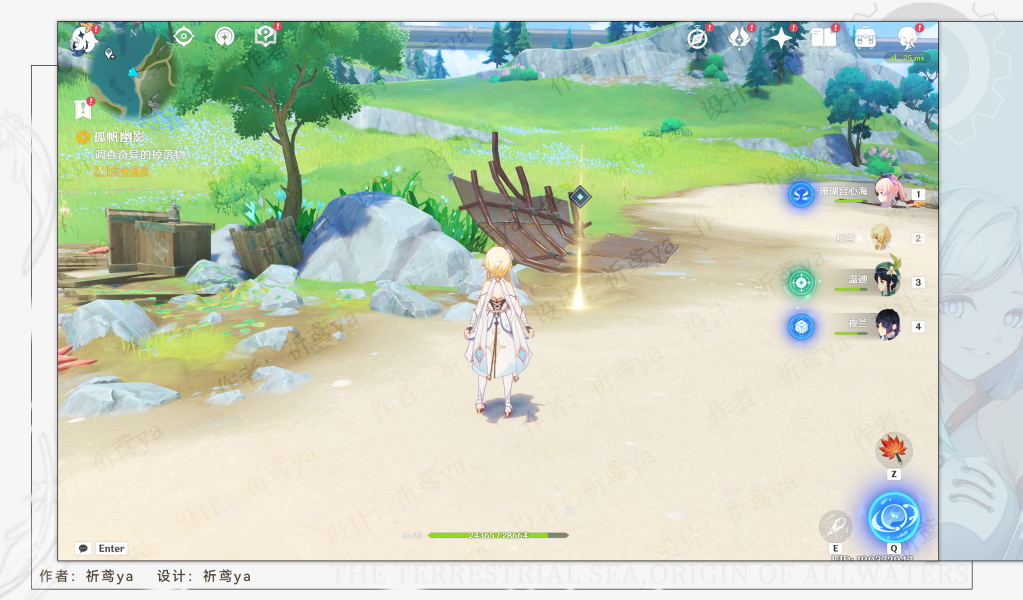
Task: Click the eye-shaped target icon
Action: click(183, 37)
